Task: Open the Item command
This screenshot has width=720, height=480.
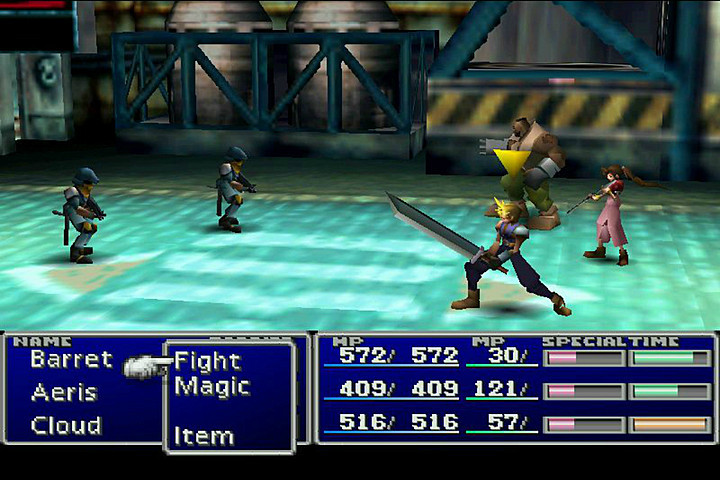Action: tap(204, 436)
